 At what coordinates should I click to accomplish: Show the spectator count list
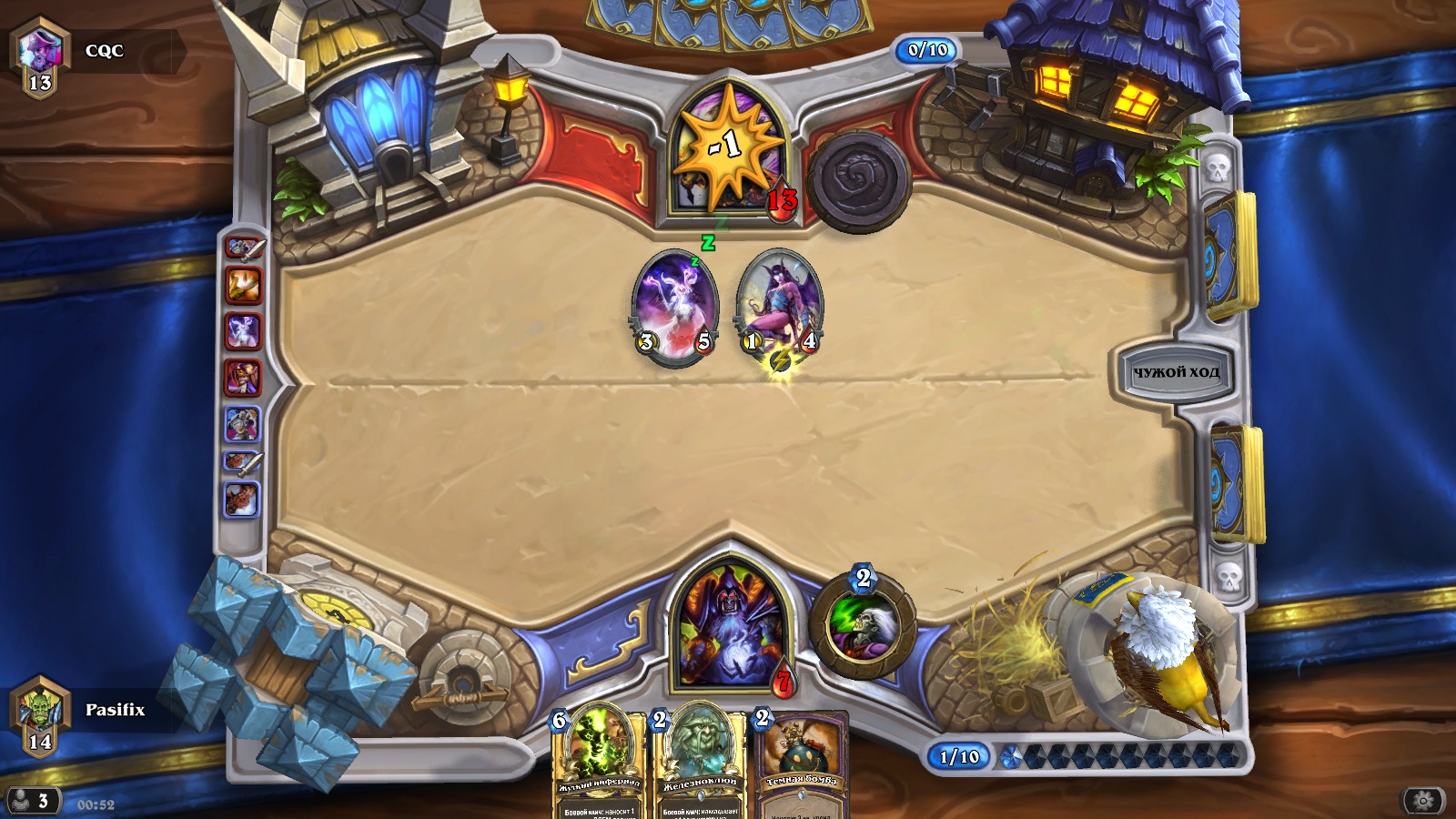[x=31, y=801]
